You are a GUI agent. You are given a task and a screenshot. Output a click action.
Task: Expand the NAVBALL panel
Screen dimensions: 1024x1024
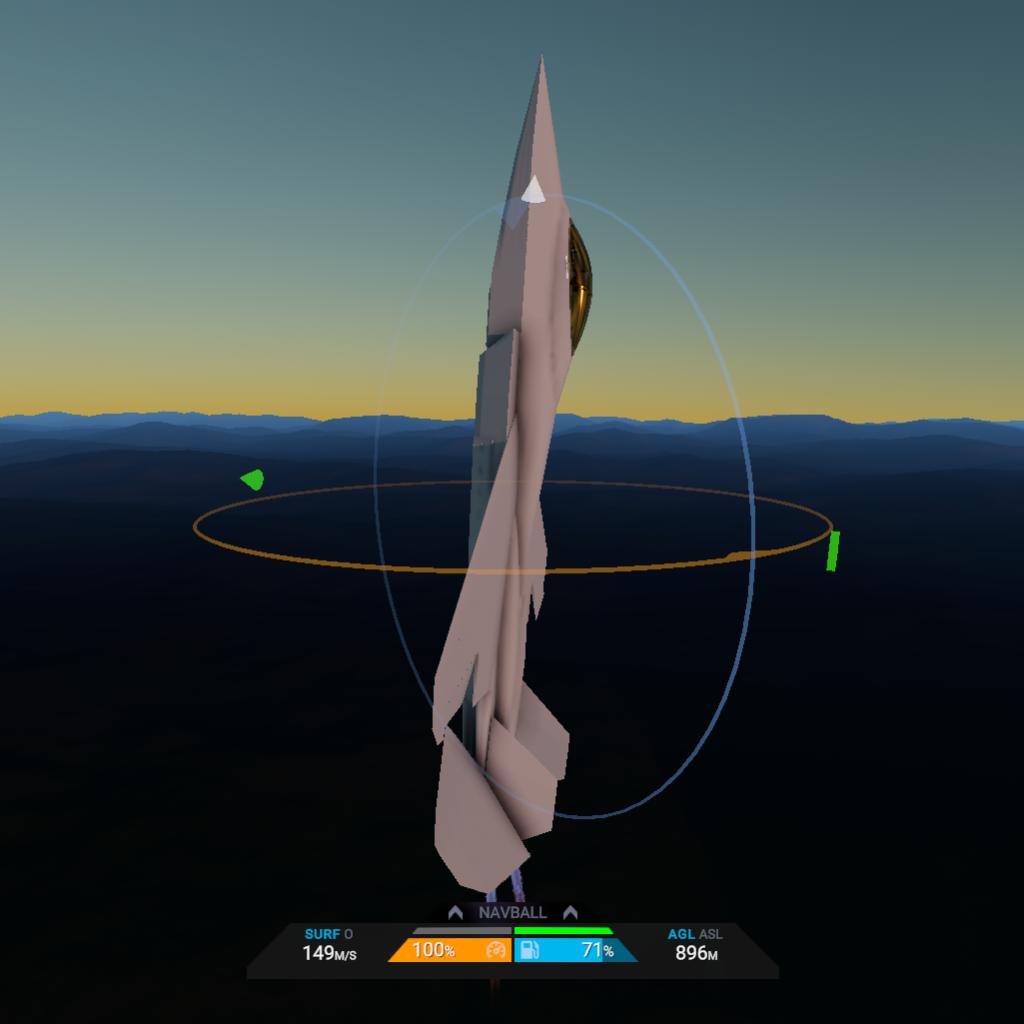tap(512, 912)
